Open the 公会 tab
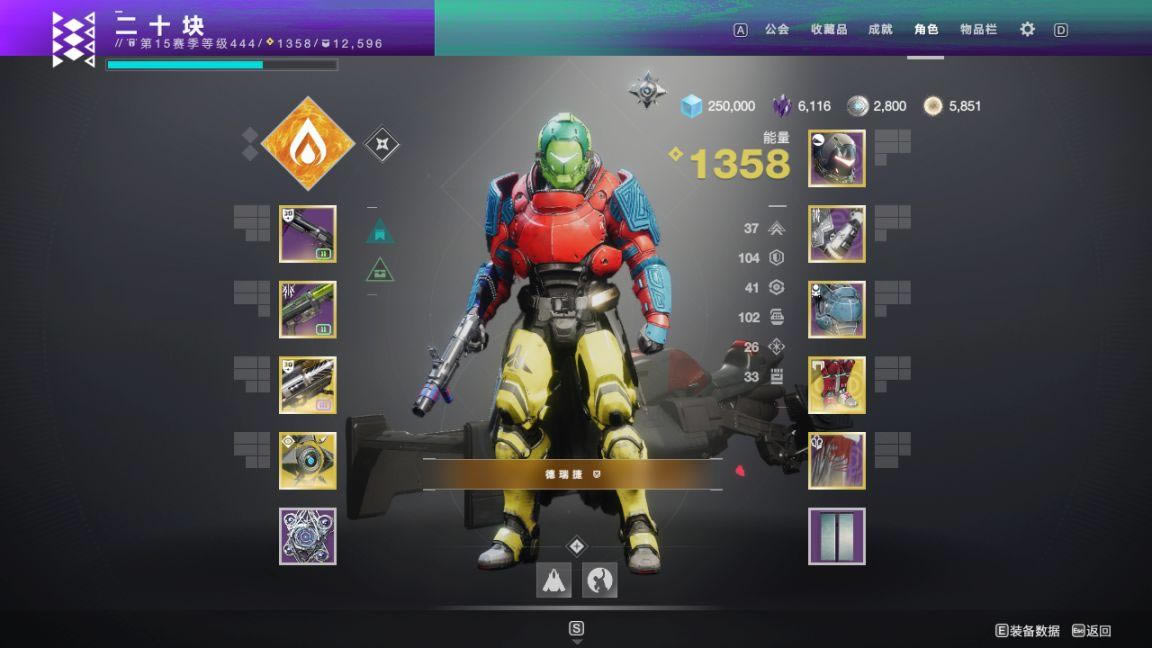Viewport: 1152px width, 648px height. (x=777, y=30)
